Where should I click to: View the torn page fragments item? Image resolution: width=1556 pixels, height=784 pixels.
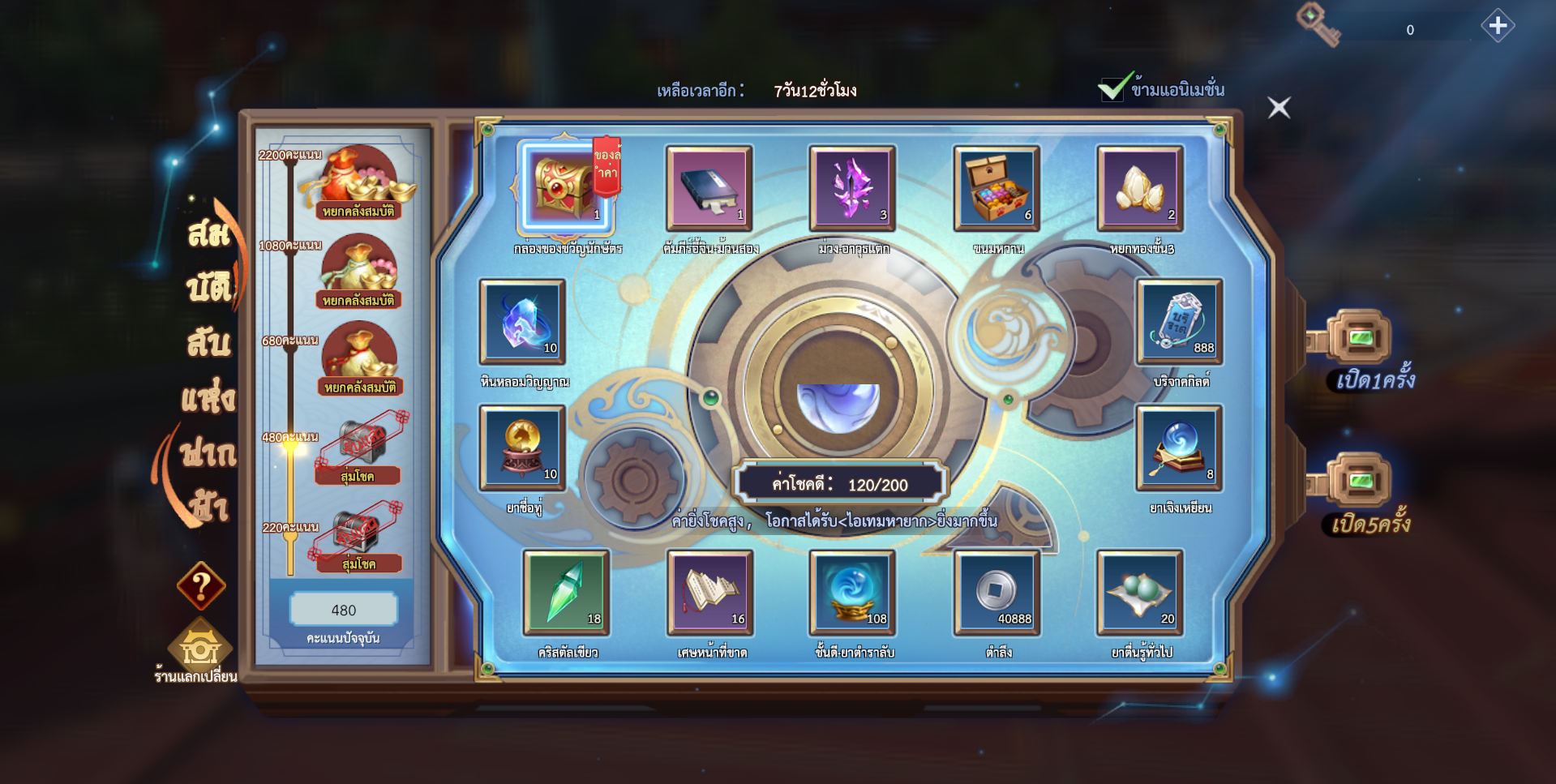tap(710, 592)
